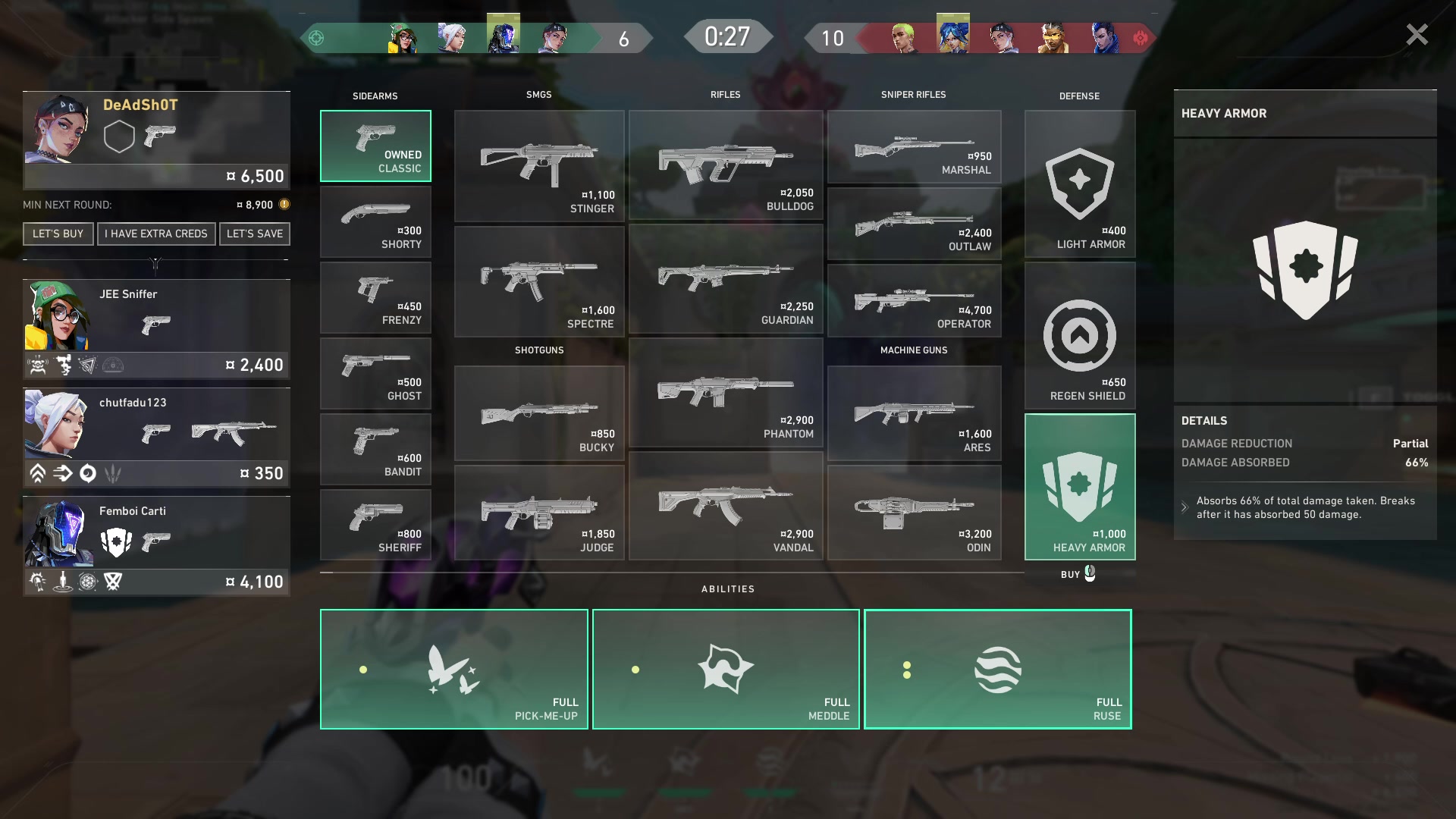The height and width of the screenshot is (819, 1456).
Task: Select the Odin machine gun
Action: pos(914,513)
